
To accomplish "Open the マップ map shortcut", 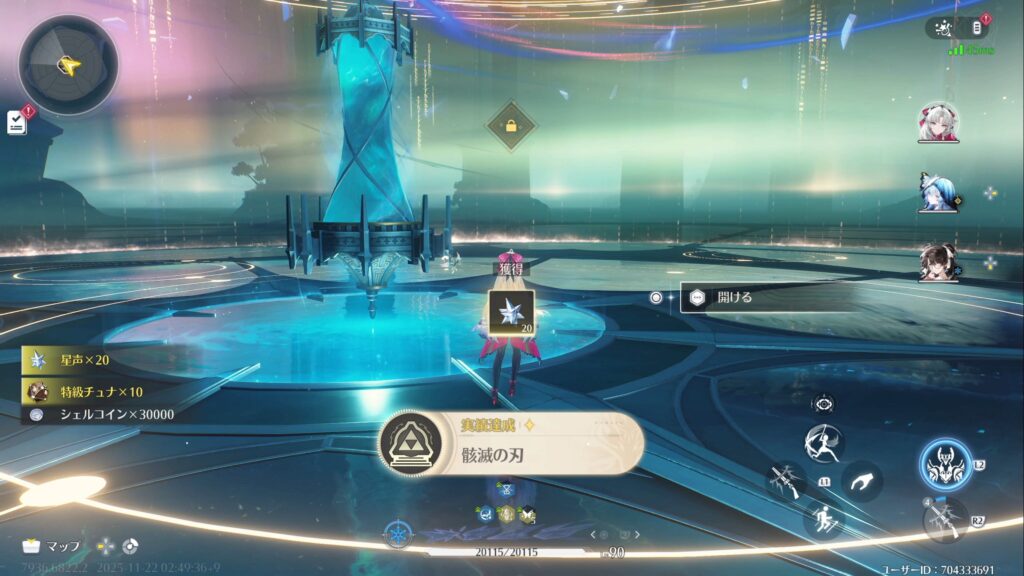I will tap(50, 546).
